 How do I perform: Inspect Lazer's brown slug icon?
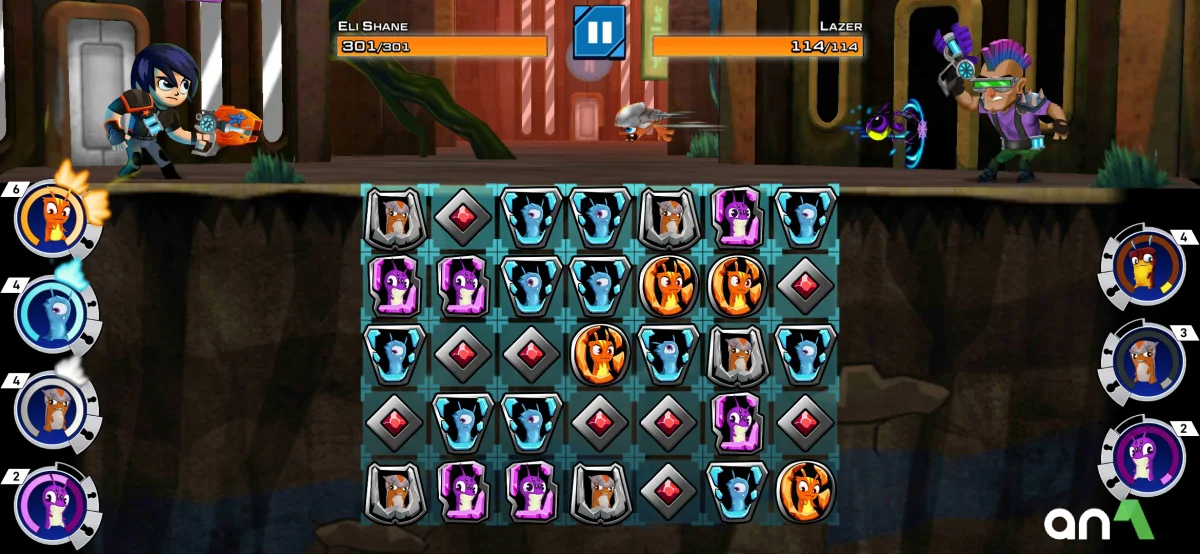pyautogui.click(x=1144, y=268)
